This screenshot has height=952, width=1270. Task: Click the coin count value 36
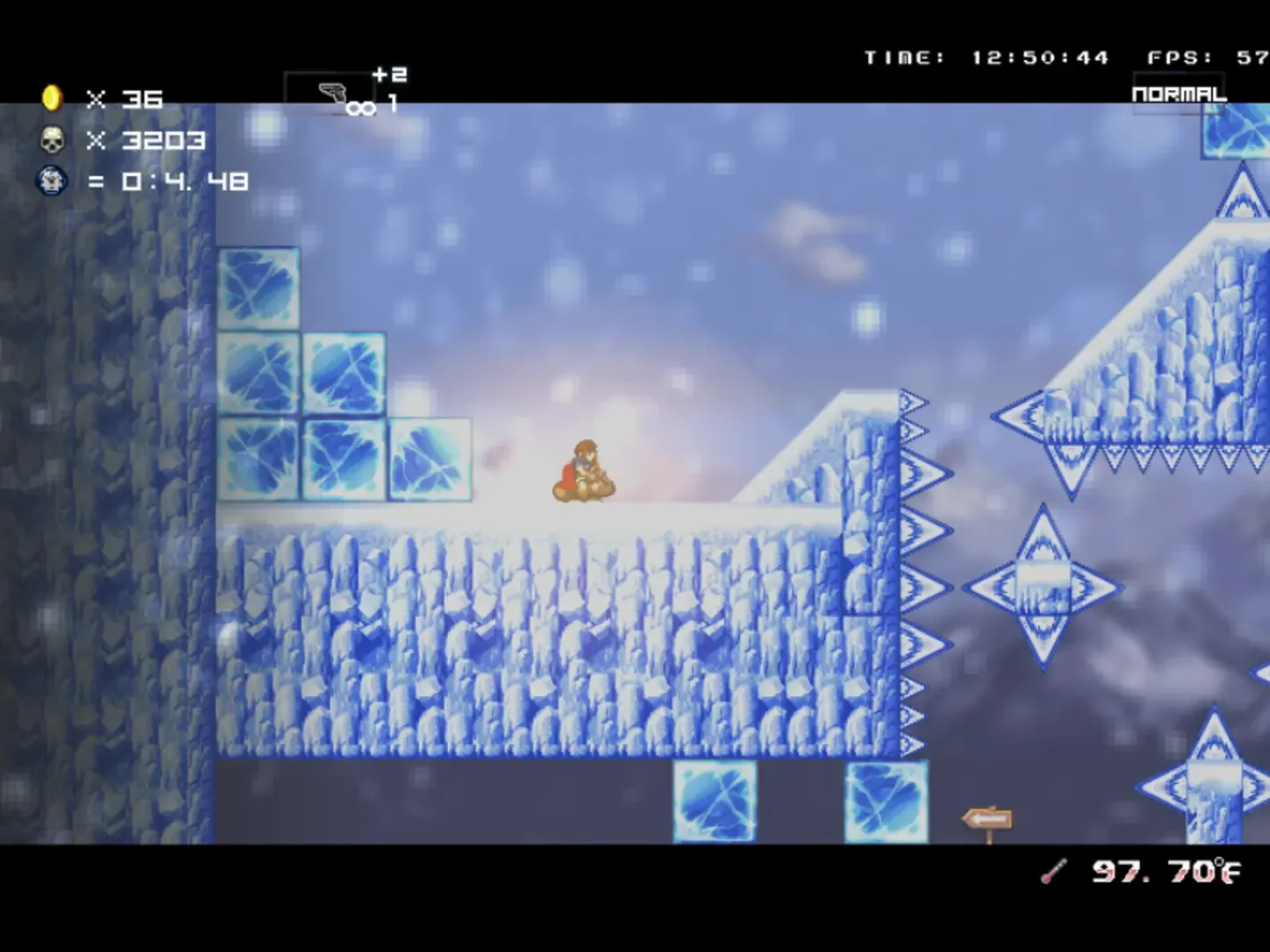tap(144, 99)
